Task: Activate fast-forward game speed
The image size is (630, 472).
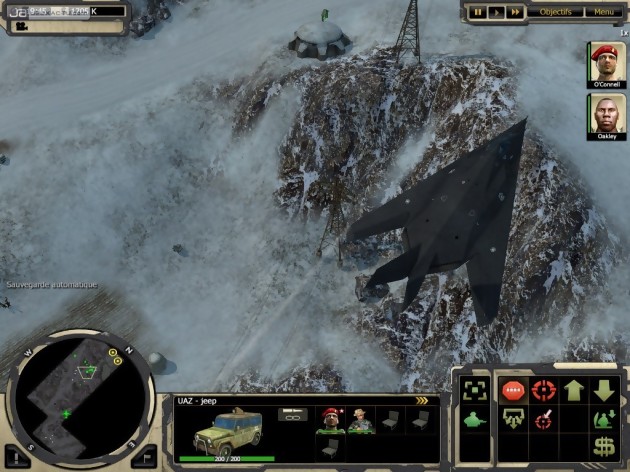Action: coord(515,12)
